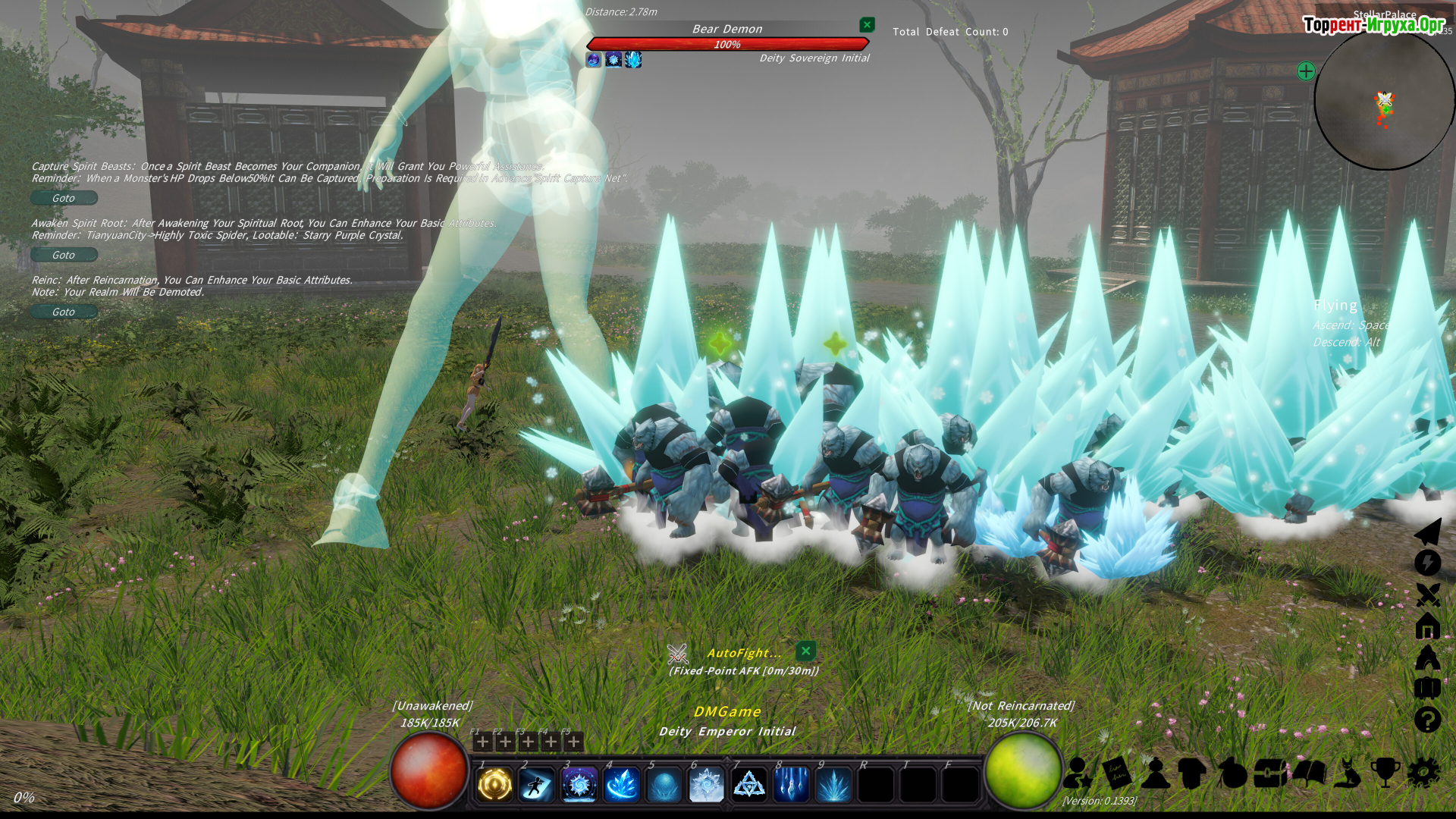Open the trophy achievements icon

tap(1385, 773)
